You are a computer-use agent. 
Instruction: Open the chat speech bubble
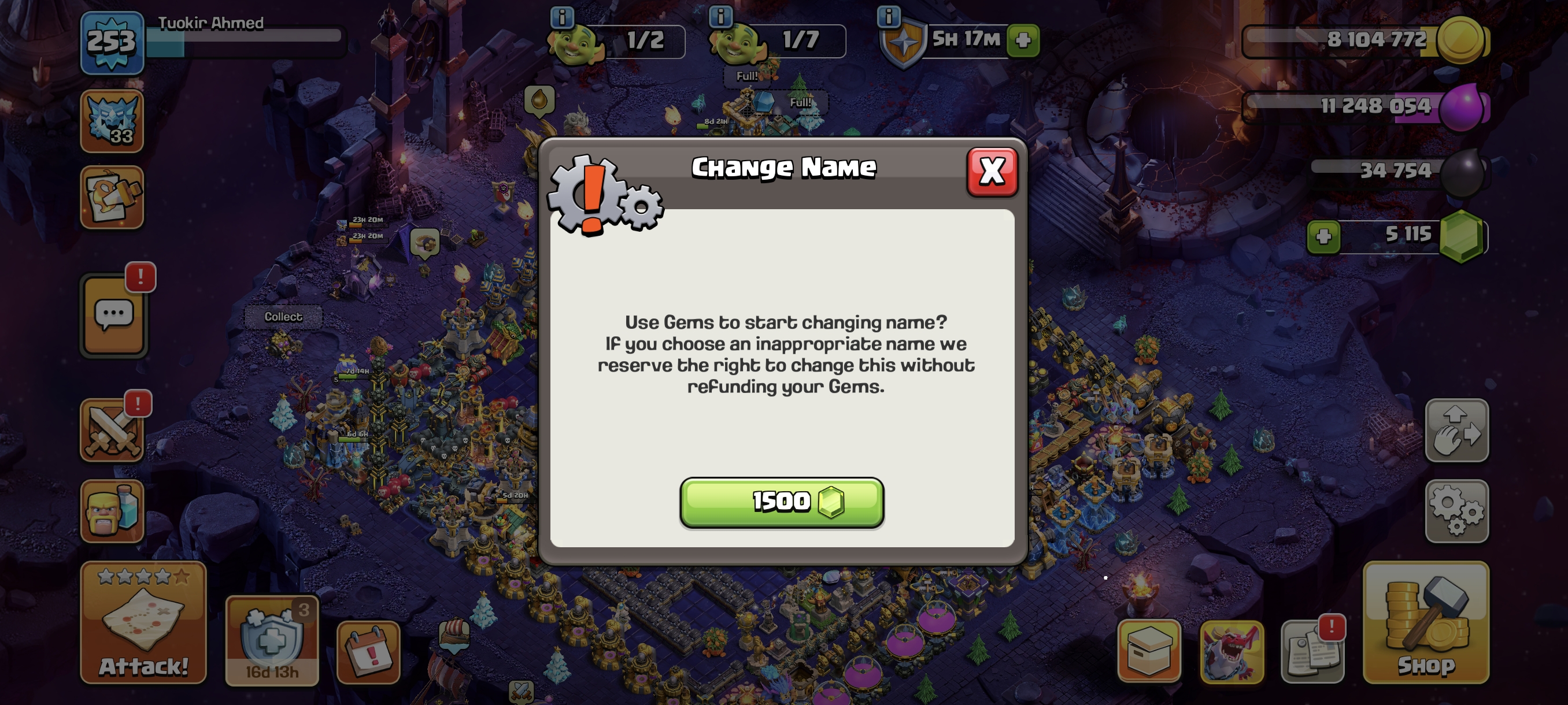pos(114,316)
